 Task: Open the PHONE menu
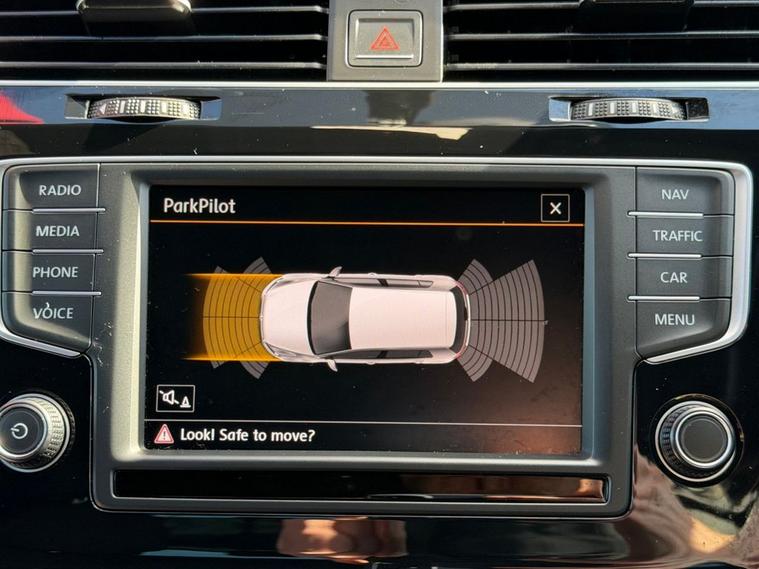pyautogui.click(x=55, y=272)
